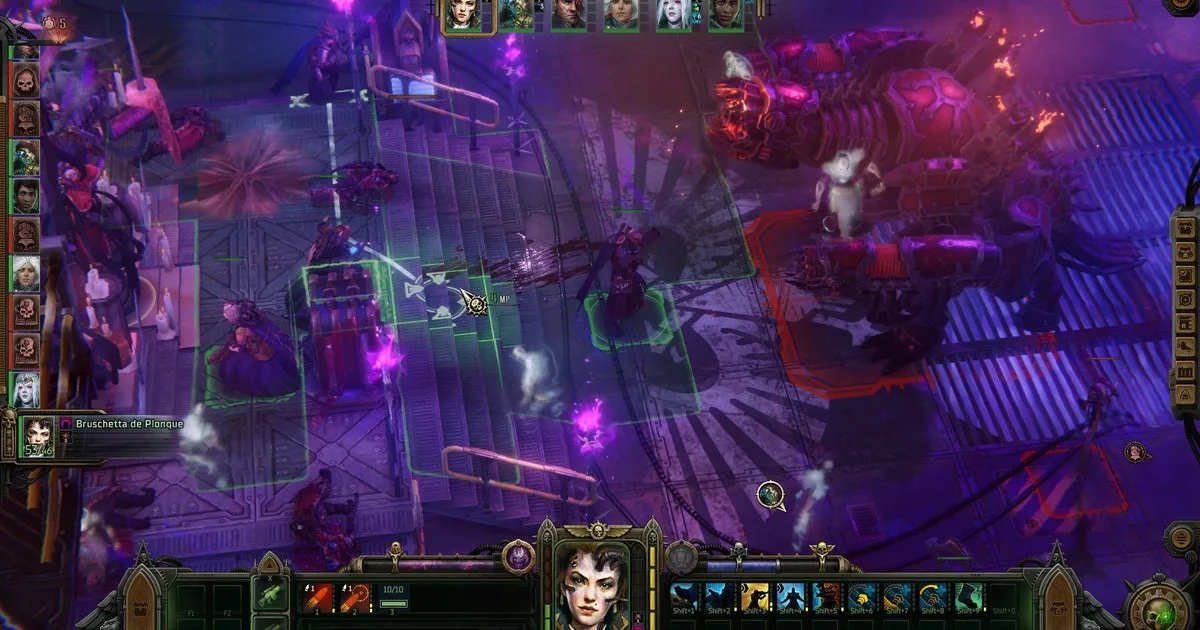This screenshot has width=1200, height=630.
Task: Select the dark-skinned party member portrait at top
Action: pyautogui.click(x=726, y=16)
